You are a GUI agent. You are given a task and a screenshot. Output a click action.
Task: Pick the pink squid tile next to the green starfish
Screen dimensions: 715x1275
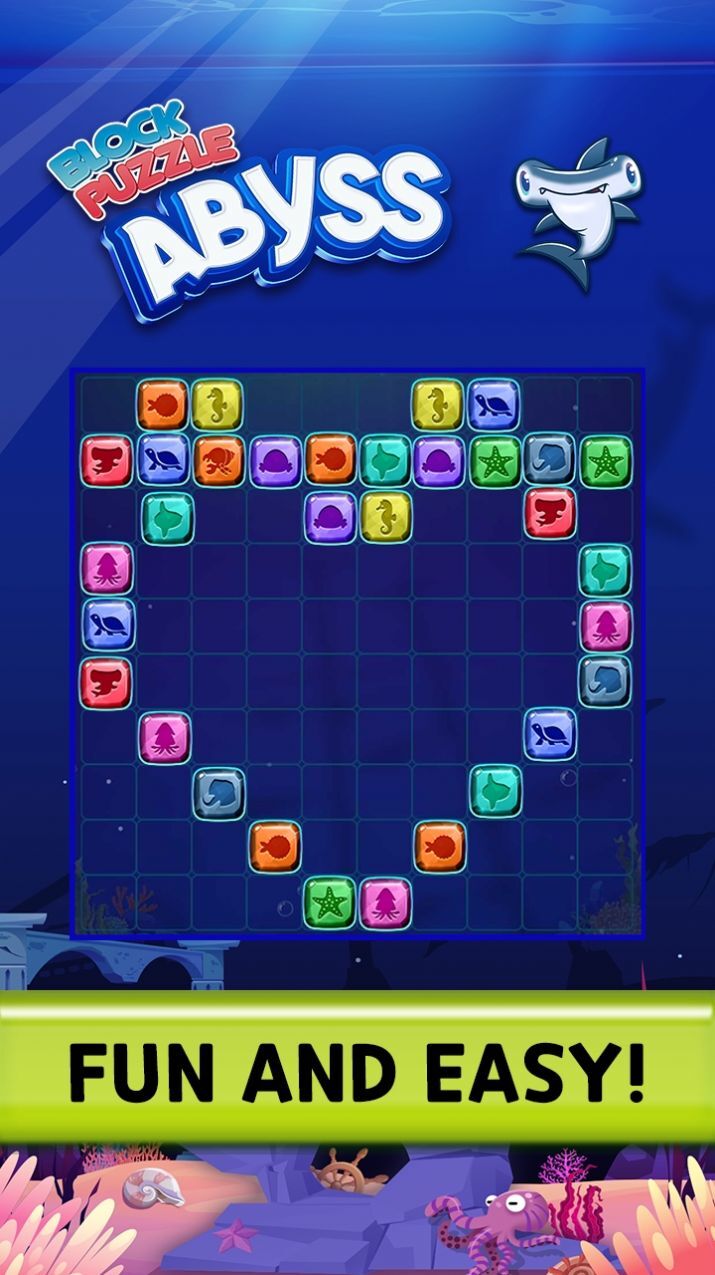pyautogui.click(x=384, y=901)
